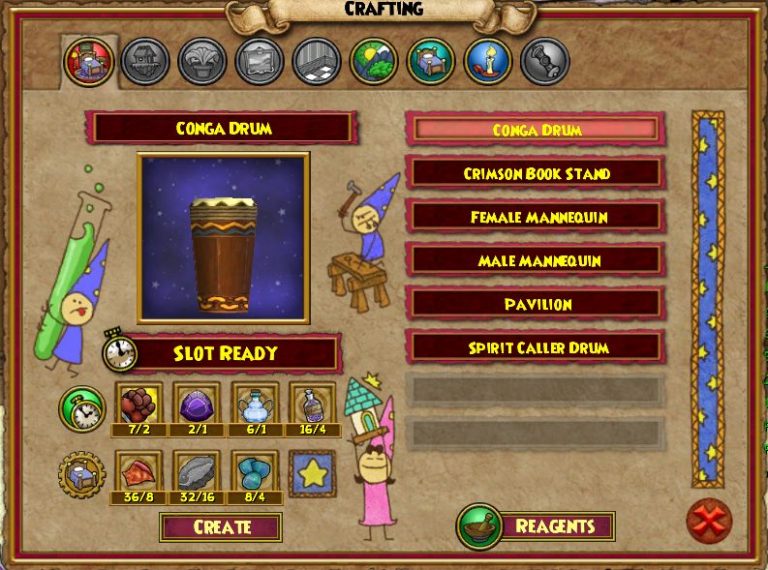The image size is (768, 570).
Task: Create the Conga Drum
Action: click(x=221, y=527)
